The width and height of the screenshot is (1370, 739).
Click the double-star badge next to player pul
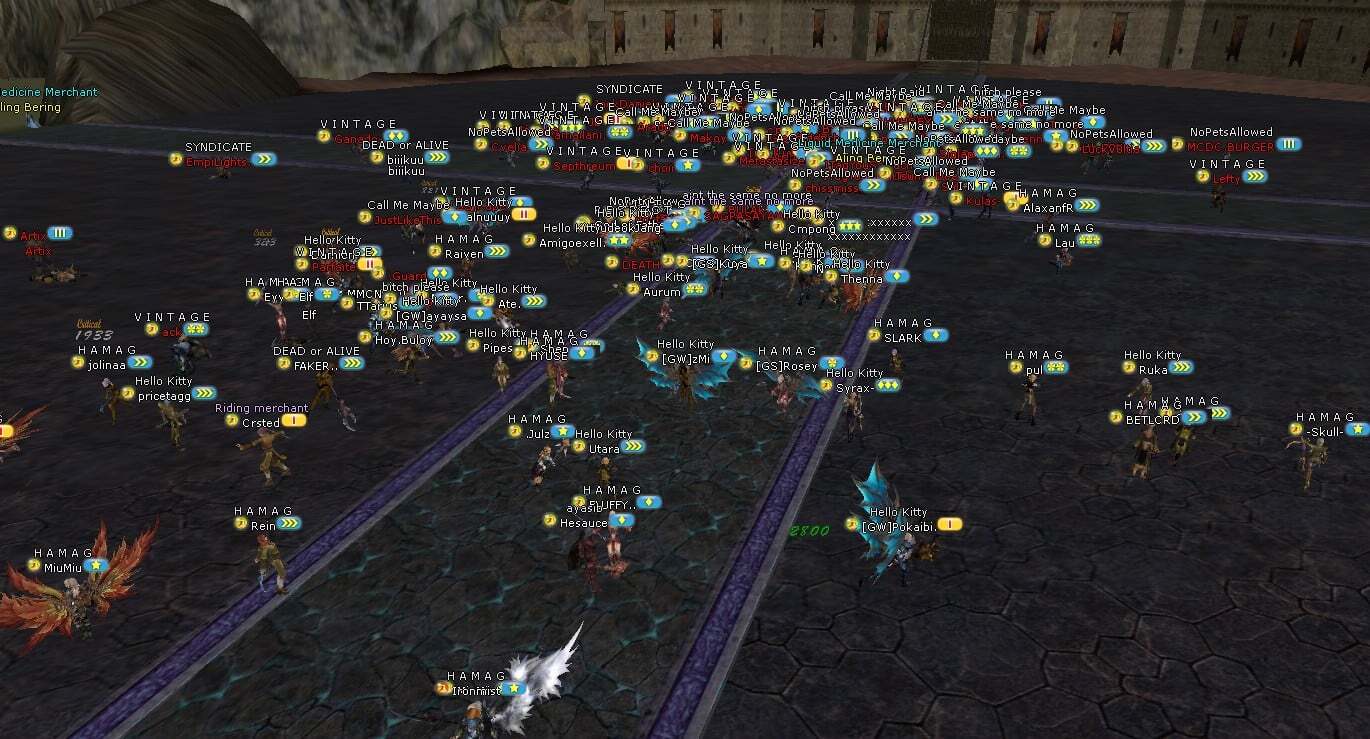coord(1056,367)
